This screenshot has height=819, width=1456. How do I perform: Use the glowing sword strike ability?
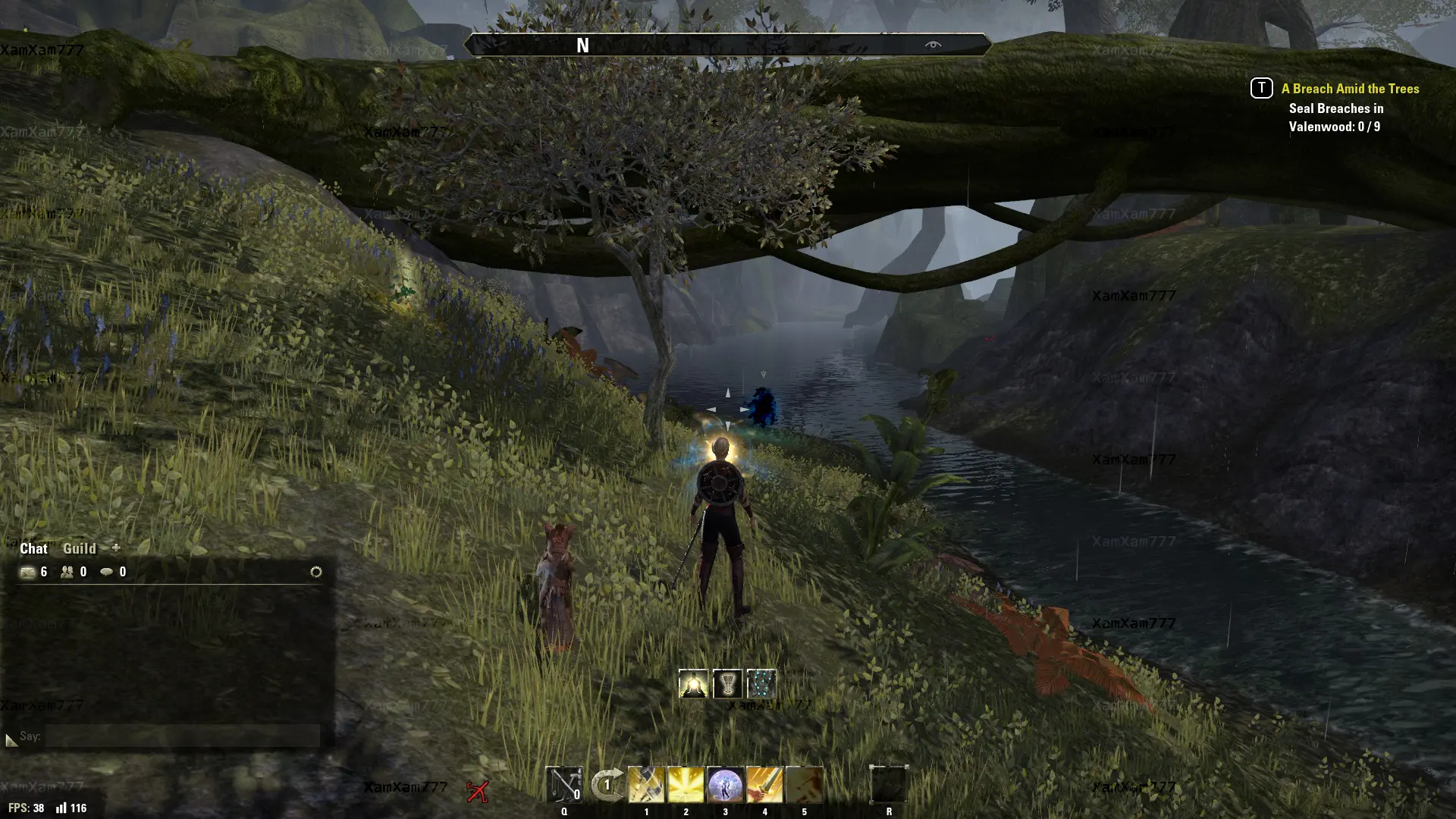point(764,785)
